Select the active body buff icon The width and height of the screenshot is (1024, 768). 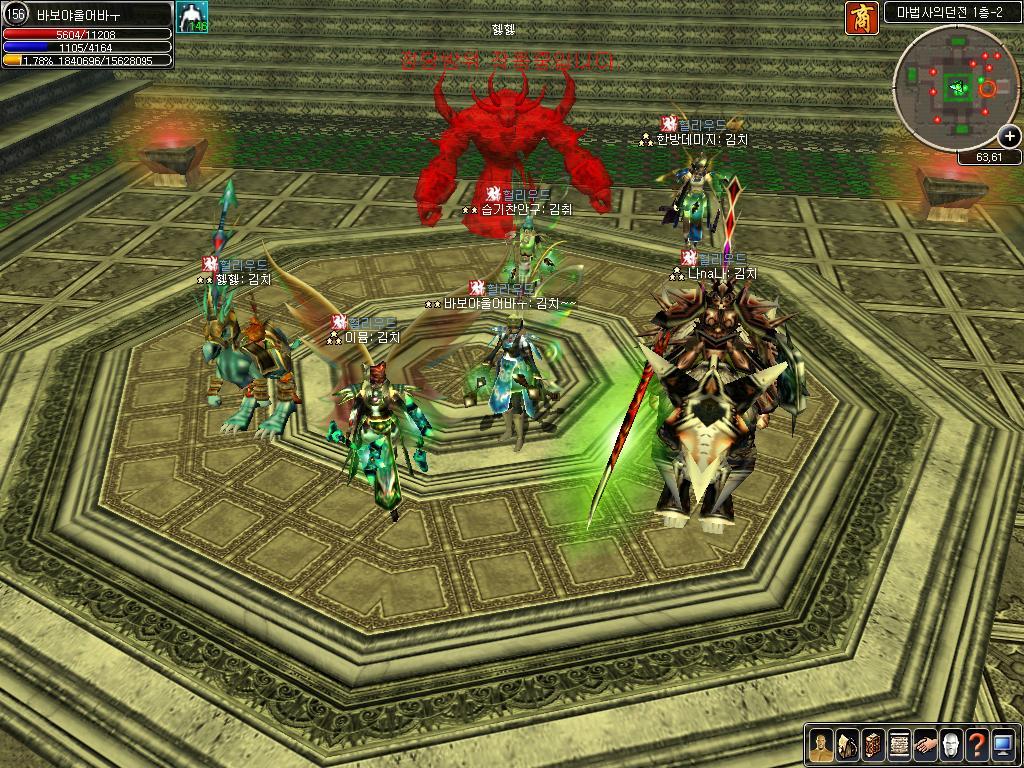(190, 17)
